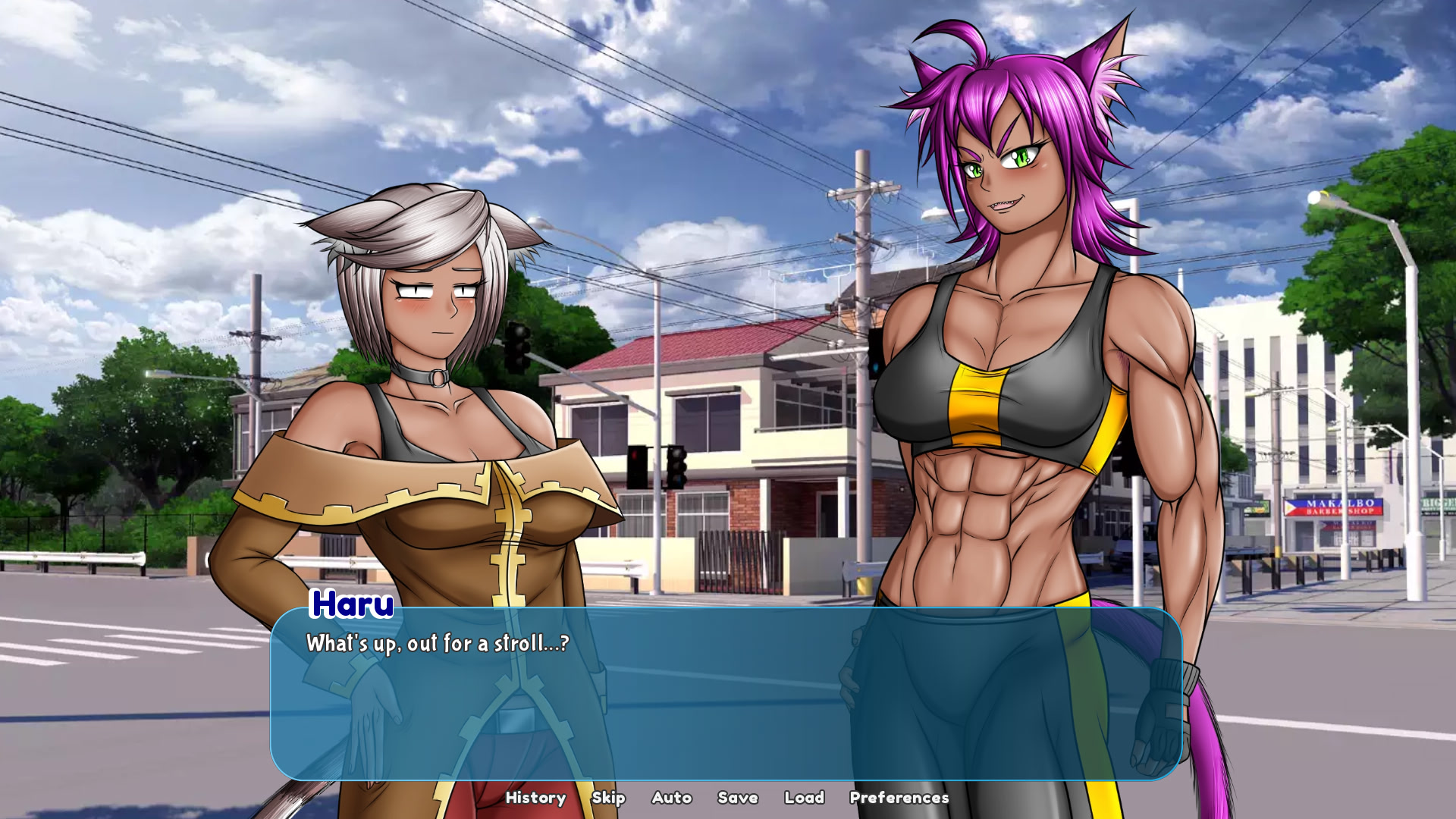
Task: Open the Load screen
Action: pyautogui.click(x=805, y=798)
